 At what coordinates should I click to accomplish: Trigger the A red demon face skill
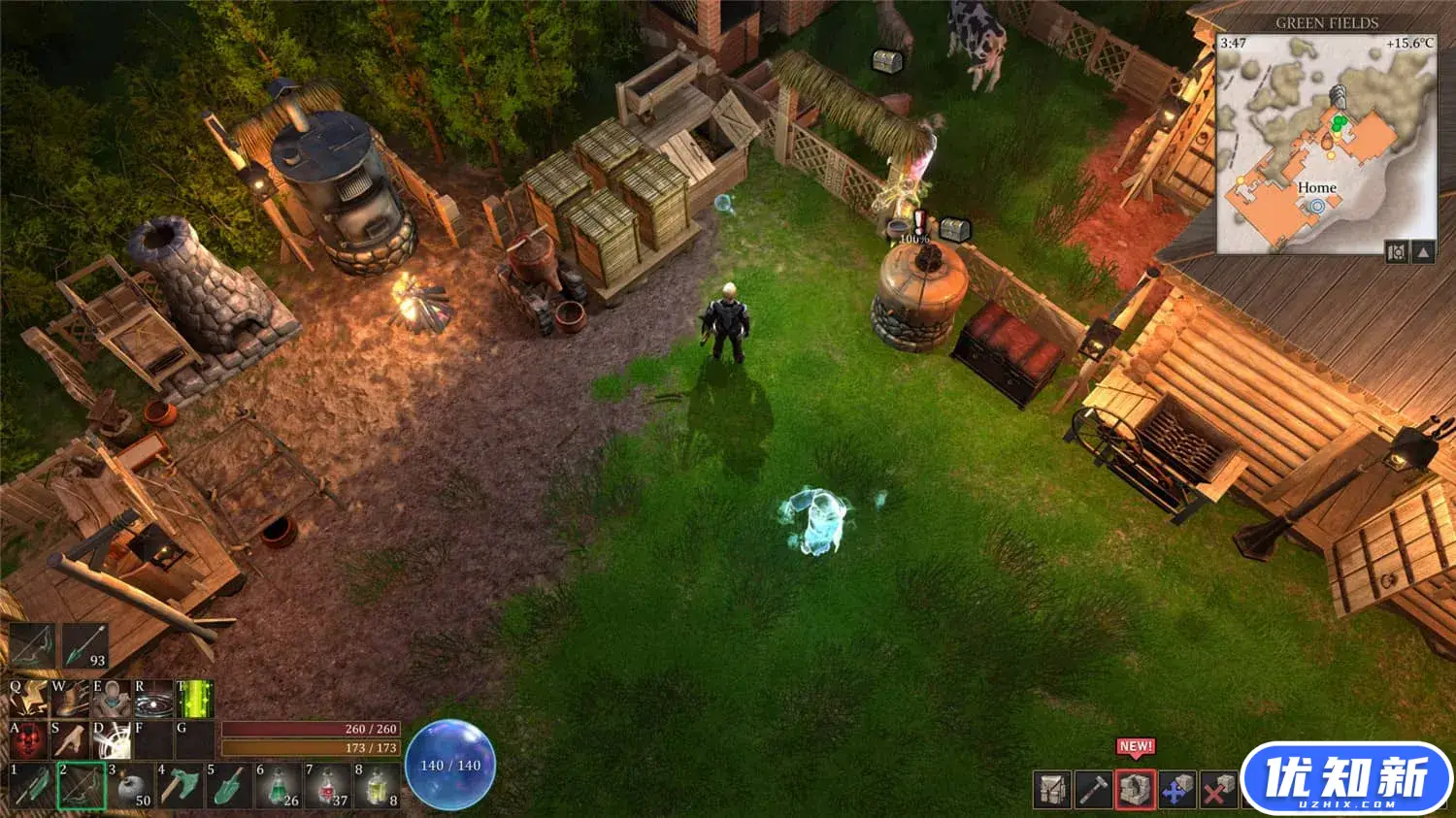point(28,740)
